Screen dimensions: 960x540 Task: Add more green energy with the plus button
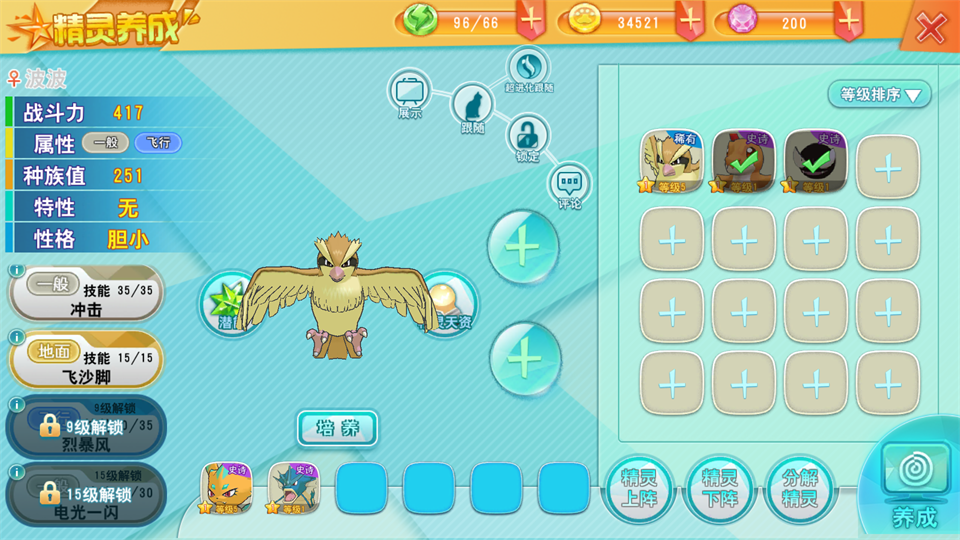point(531,20)
